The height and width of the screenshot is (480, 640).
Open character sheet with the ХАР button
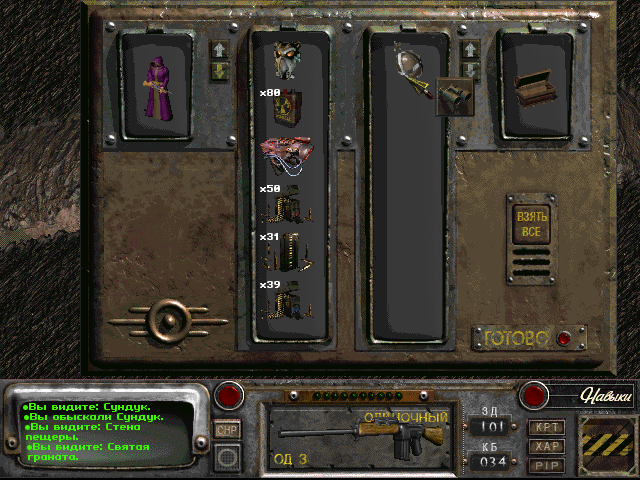pos(545,445)
